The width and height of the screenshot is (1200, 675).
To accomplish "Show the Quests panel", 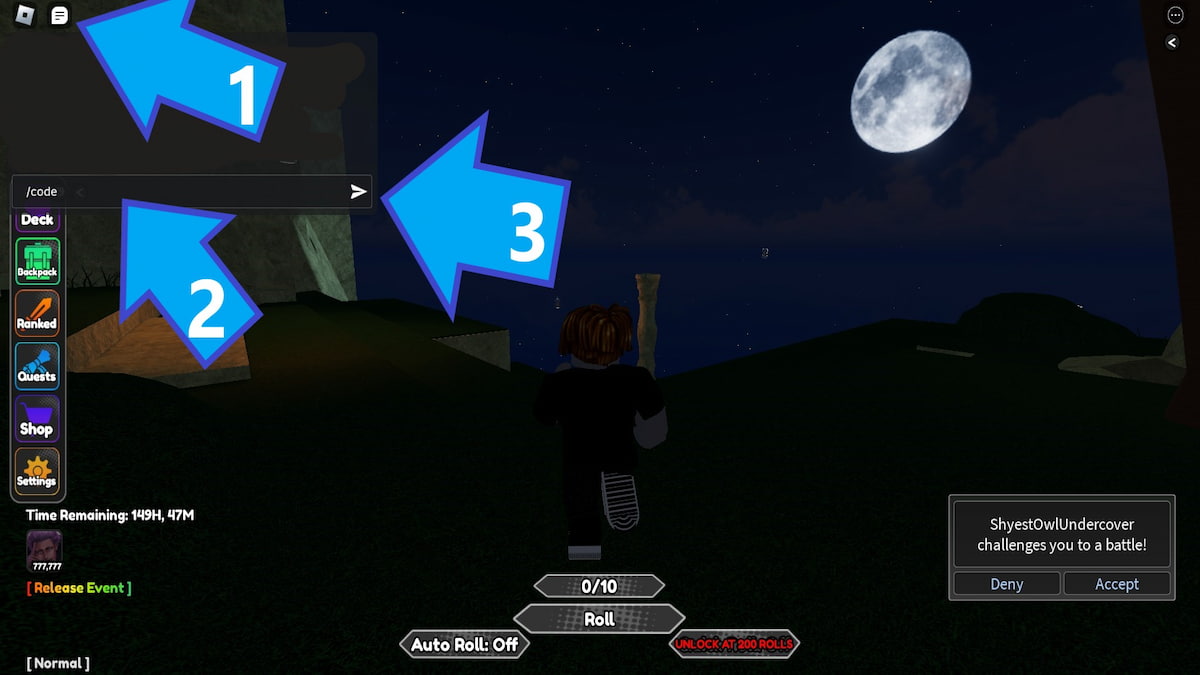I will coord(37,366).
